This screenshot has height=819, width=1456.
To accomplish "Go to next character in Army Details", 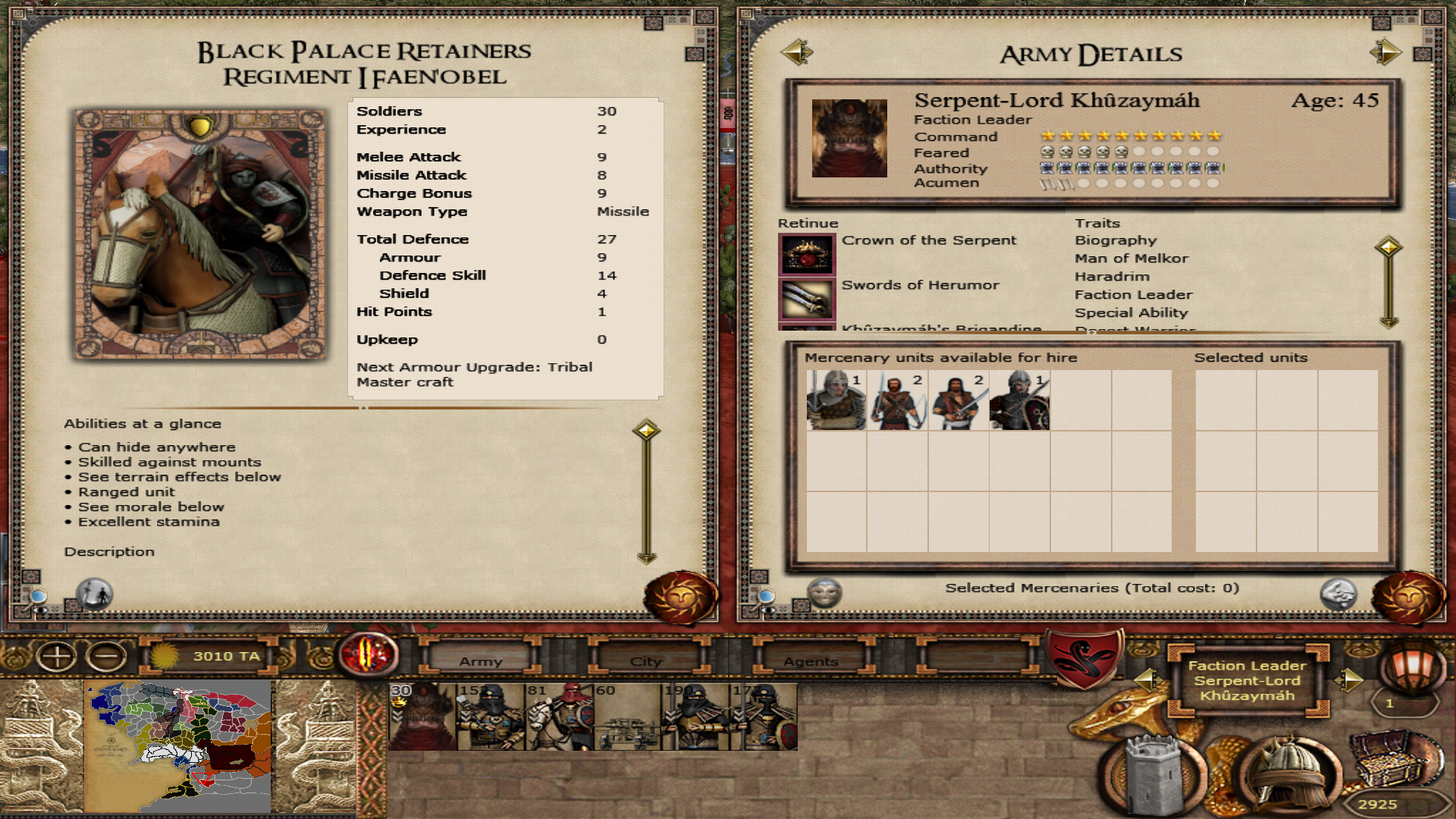I will (x=1385, y=52).
